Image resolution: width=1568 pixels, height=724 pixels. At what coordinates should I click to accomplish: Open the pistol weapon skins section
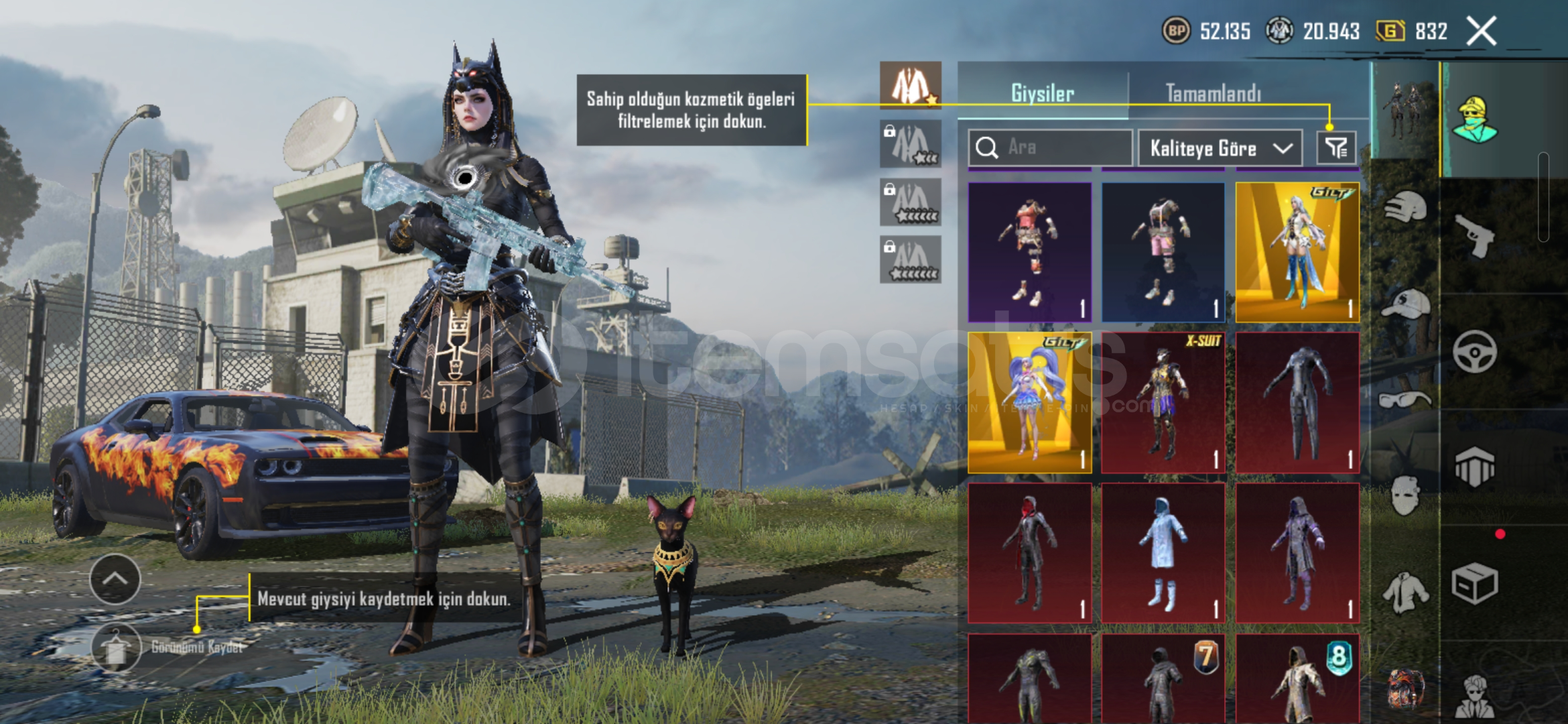tap(1474, 235)
